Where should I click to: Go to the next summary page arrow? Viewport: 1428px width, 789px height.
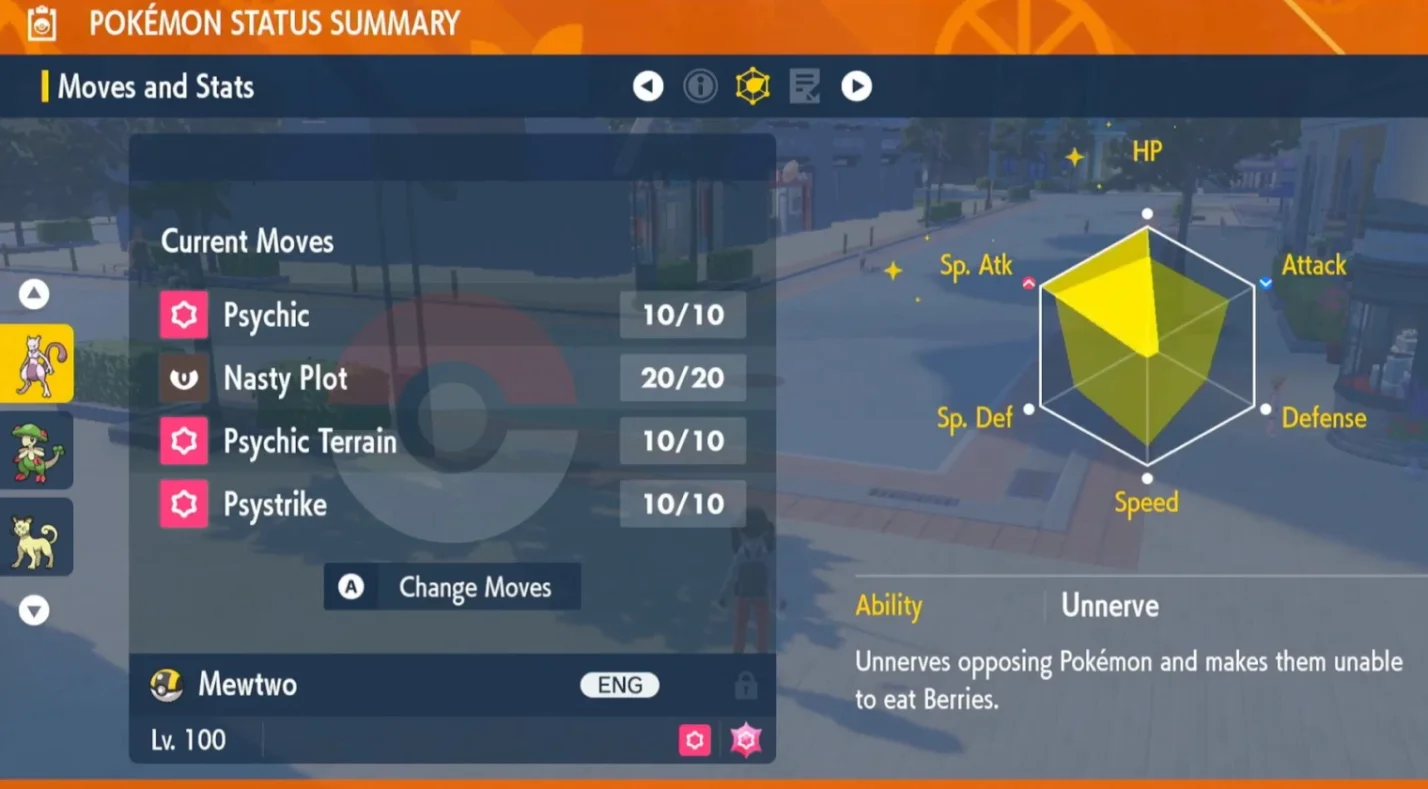pyautogui.click(x=856, y=87)
